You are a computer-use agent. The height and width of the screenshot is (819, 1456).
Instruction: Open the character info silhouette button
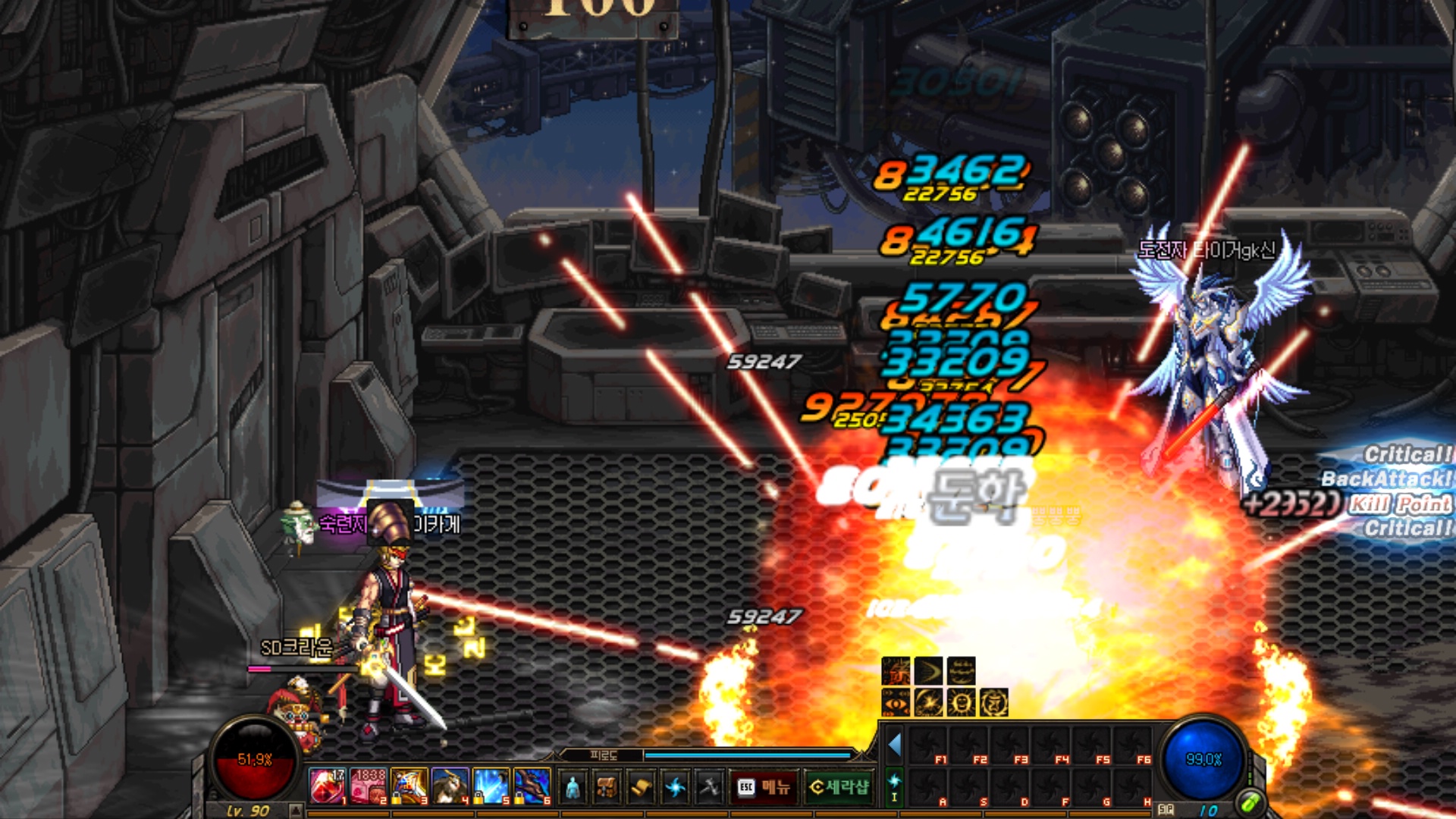point(573,788)
